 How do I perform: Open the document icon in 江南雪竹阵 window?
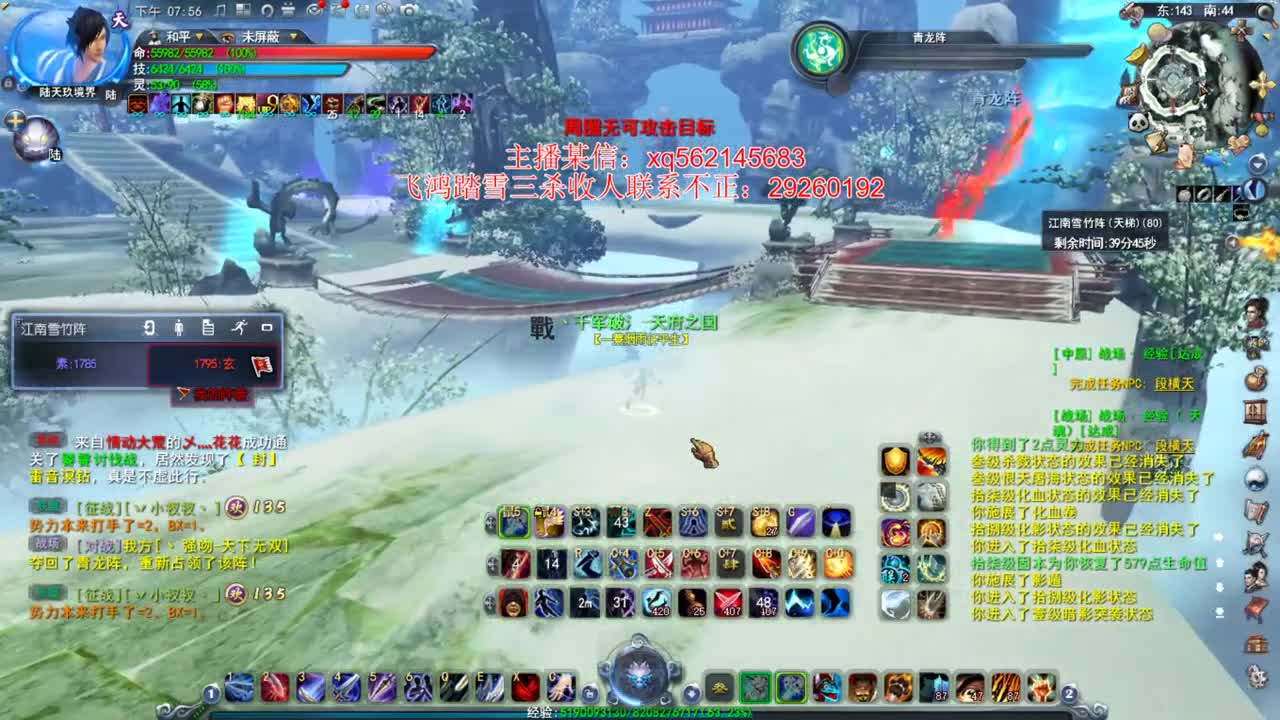(x=208, y=328)
